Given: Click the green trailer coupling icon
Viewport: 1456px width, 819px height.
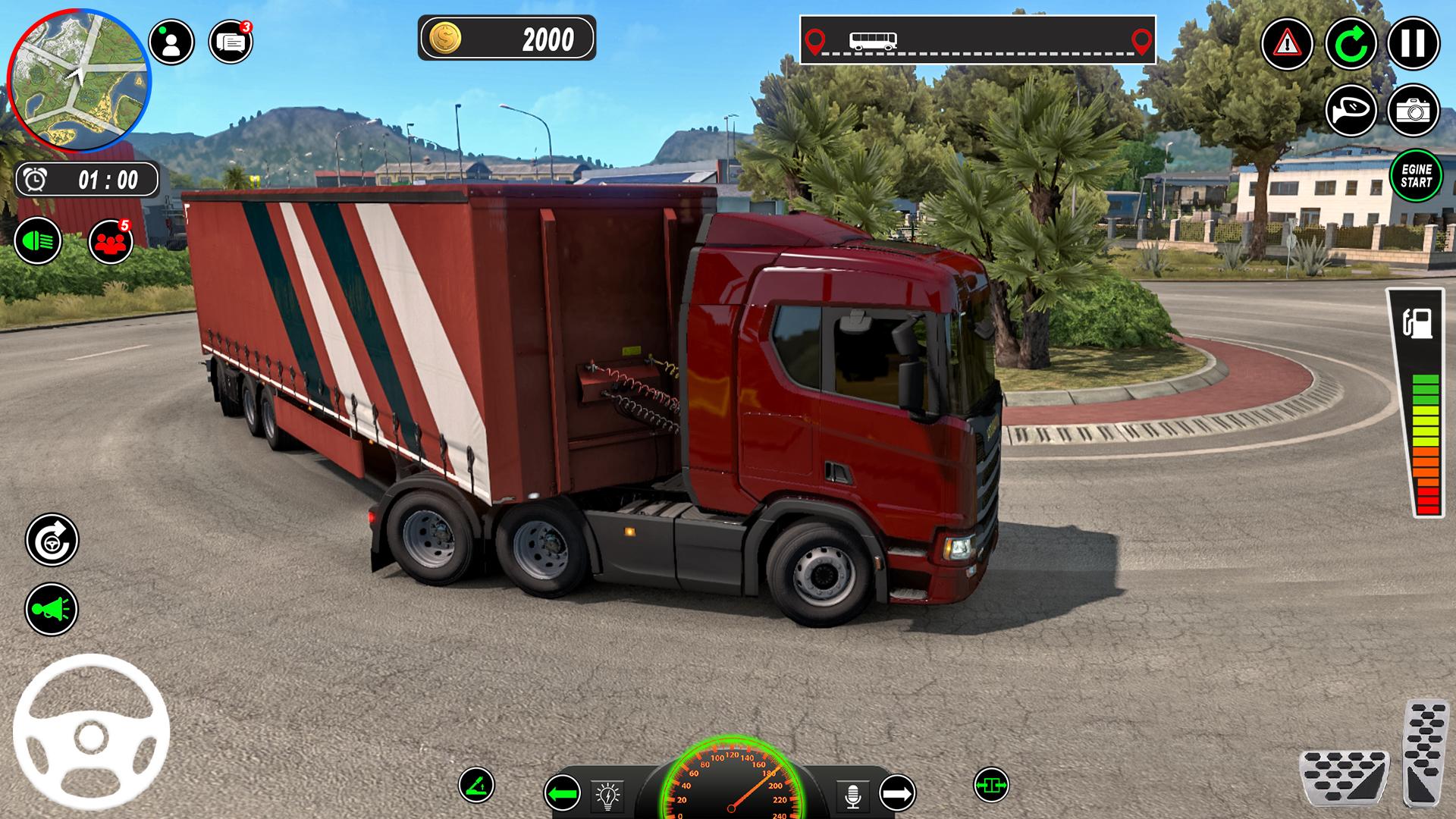Looking at the screenshot, I should pyautogui.click(x=990, y=785).
